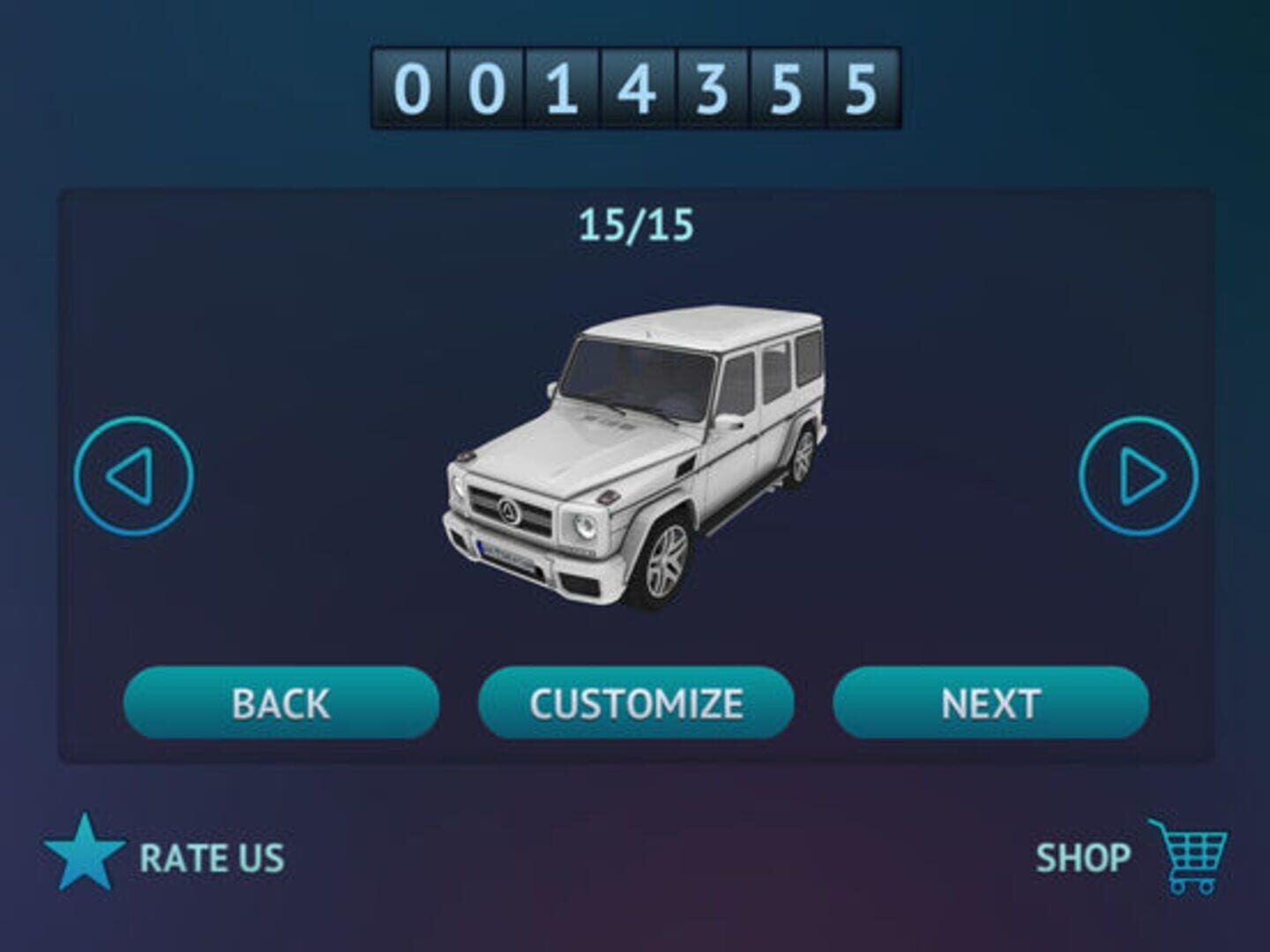Open the CUSTOMIZE car options
Viewport: 1270px width, 952px height.
click(x=636, y=703)
